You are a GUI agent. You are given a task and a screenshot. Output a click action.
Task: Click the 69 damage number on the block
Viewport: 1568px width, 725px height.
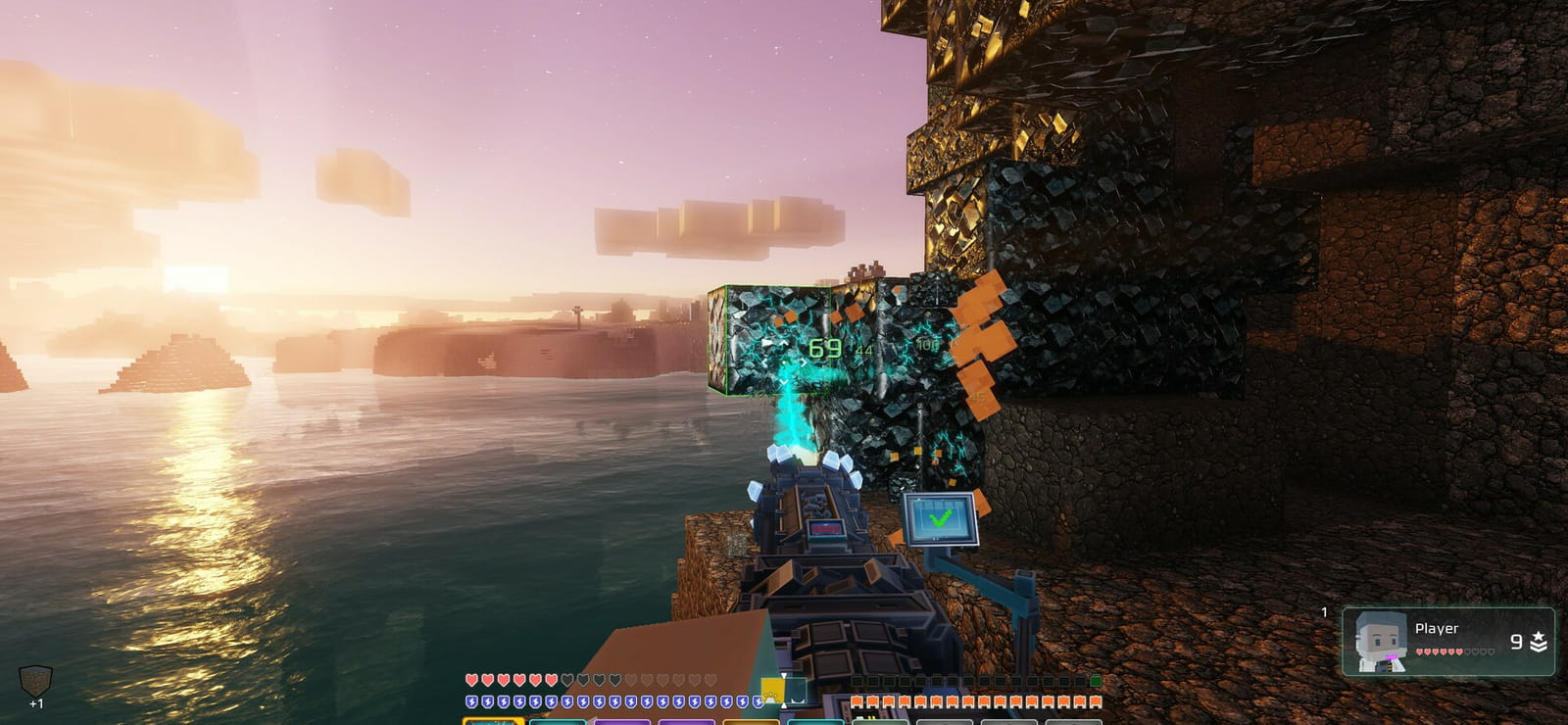point(823,346)
